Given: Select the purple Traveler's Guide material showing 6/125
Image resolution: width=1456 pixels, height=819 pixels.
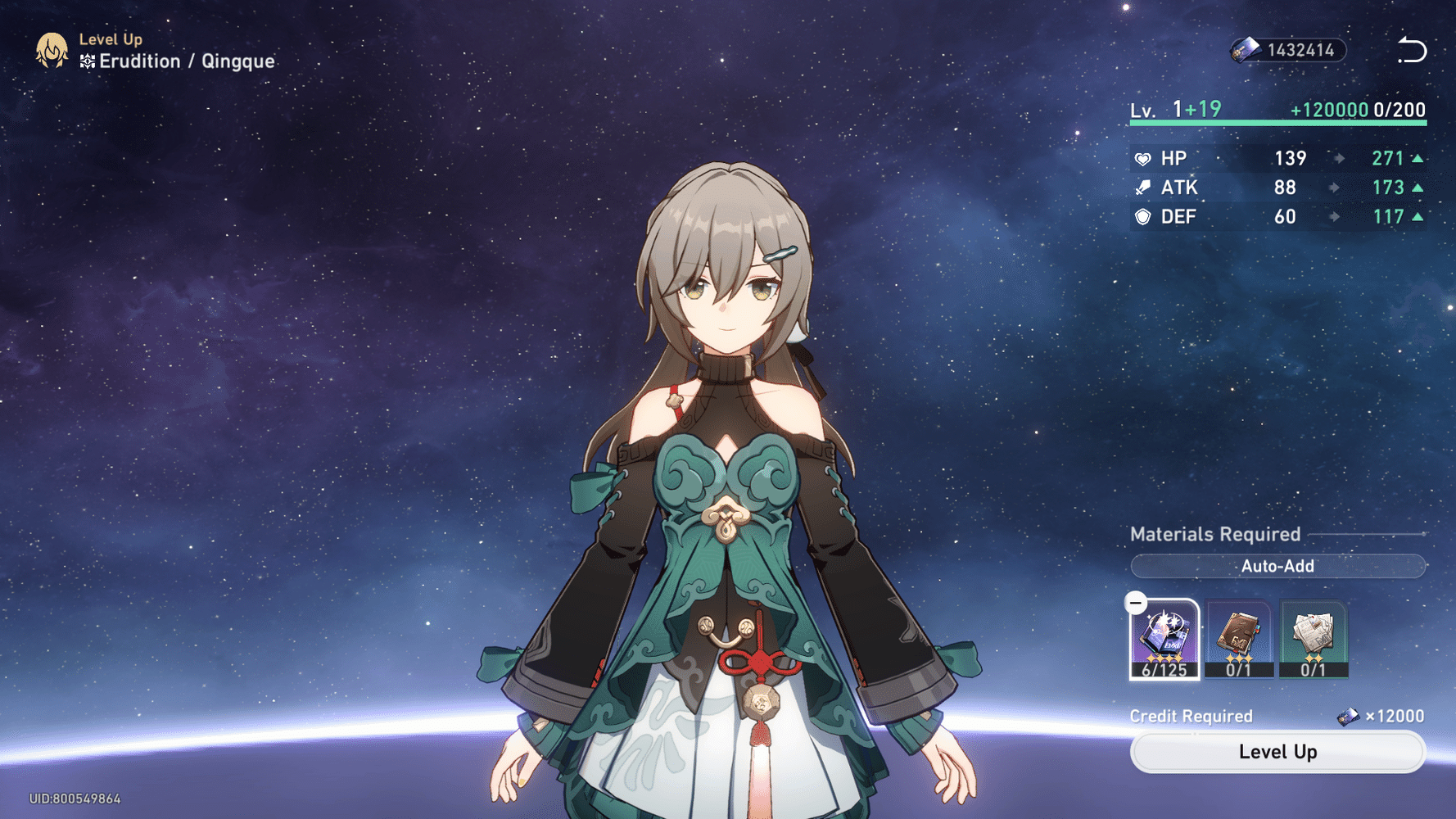Looking at the screenshot, I should (x=1165, y=639).
